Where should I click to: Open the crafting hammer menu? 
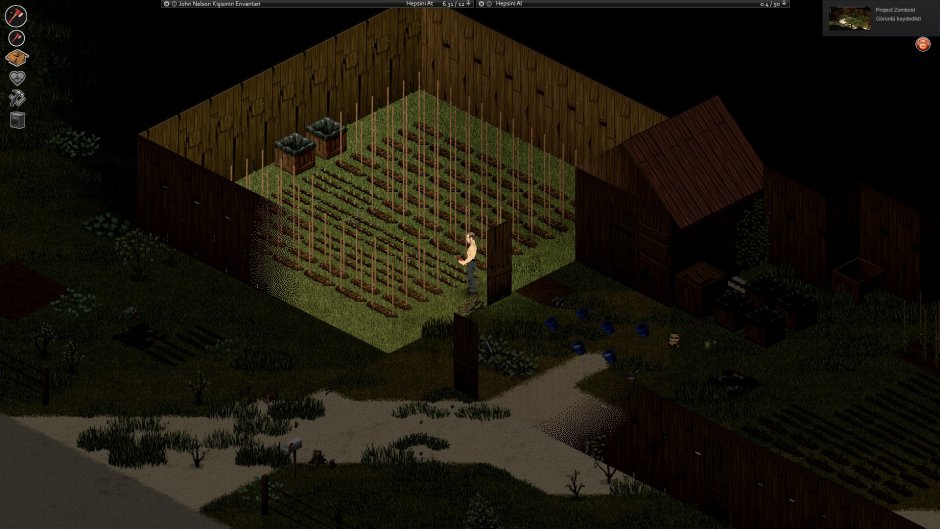point(16,99)
